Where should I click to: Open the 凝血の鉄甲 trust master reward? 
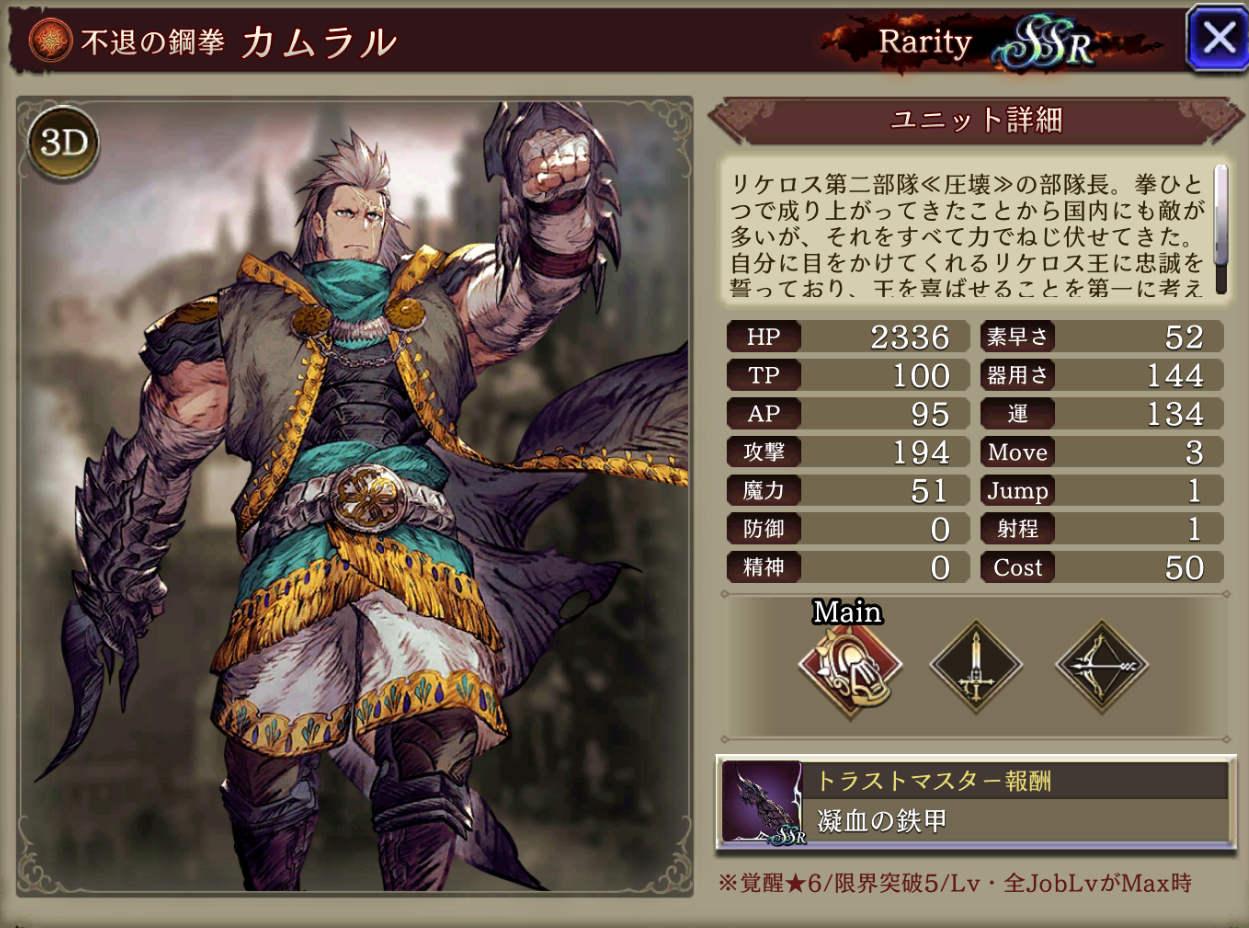point(975,803)
